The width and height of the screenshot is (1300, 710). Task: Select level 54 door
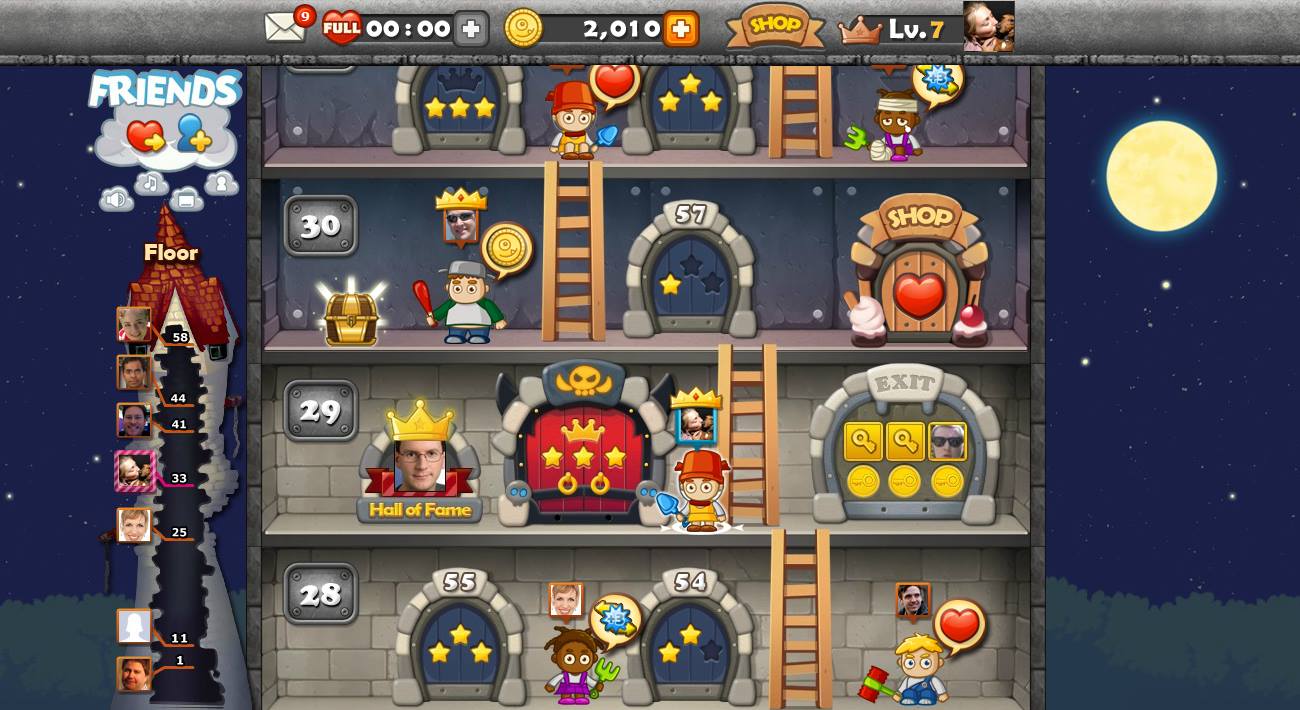tap(690, 645)
